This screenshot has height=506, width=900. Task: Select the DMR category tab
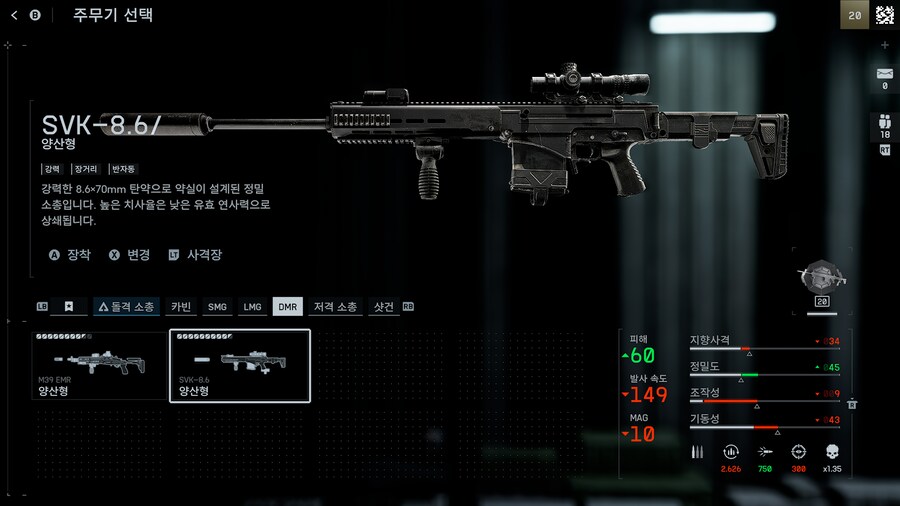pos(288,307)
